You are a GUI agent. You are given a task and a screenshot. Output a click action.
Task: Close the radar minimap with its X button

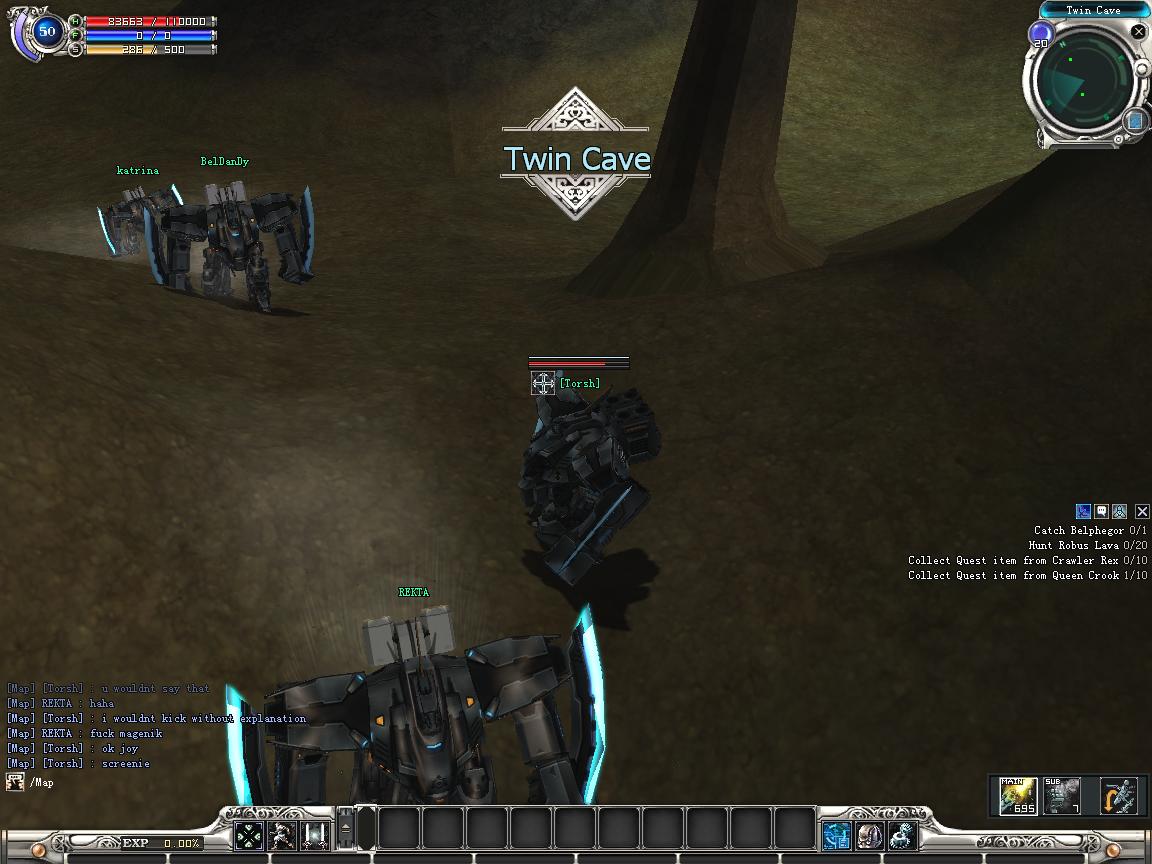(1138, 32)
